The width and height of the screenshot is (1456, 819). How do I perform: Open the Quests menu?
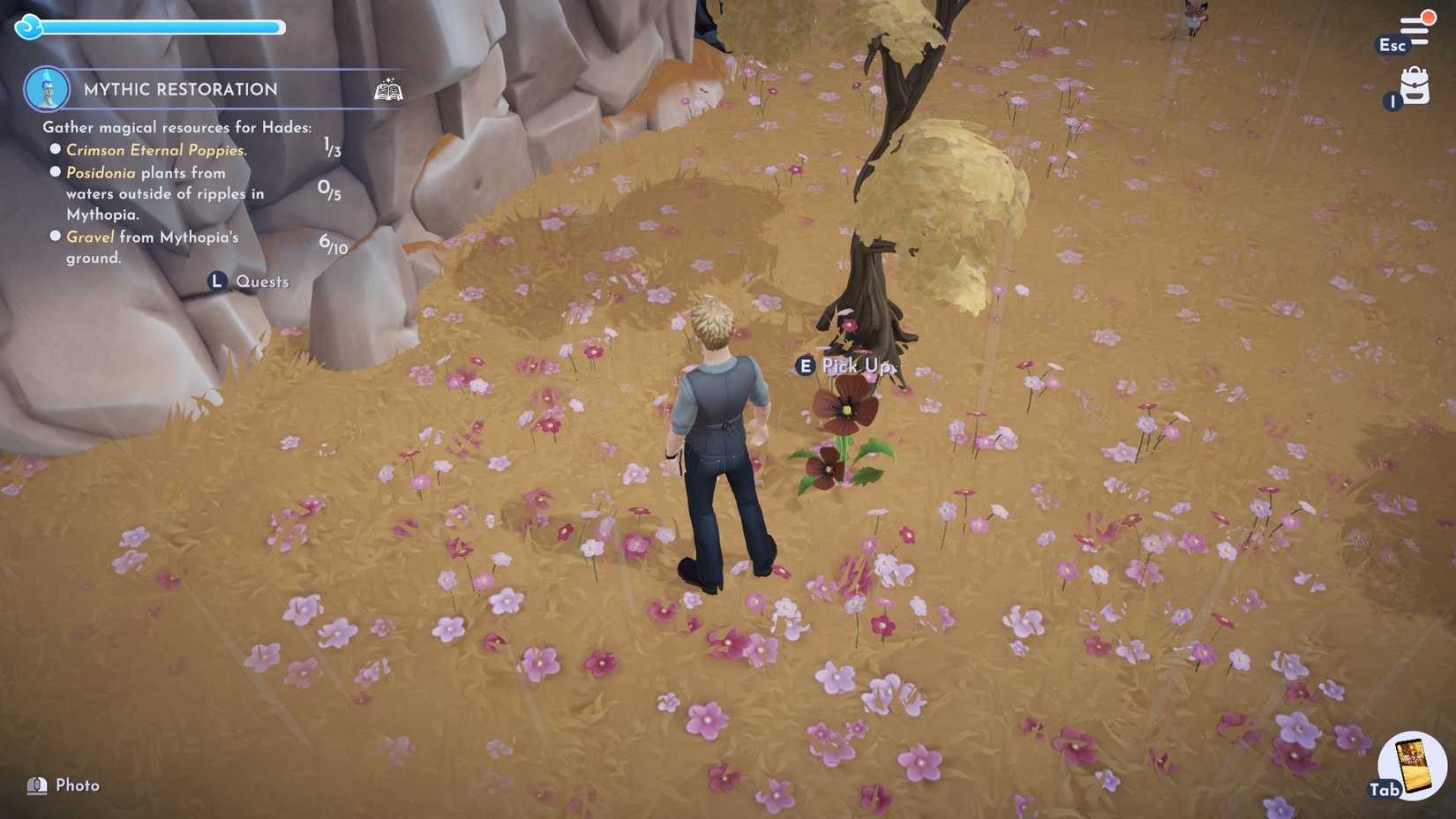pos(261,281)
